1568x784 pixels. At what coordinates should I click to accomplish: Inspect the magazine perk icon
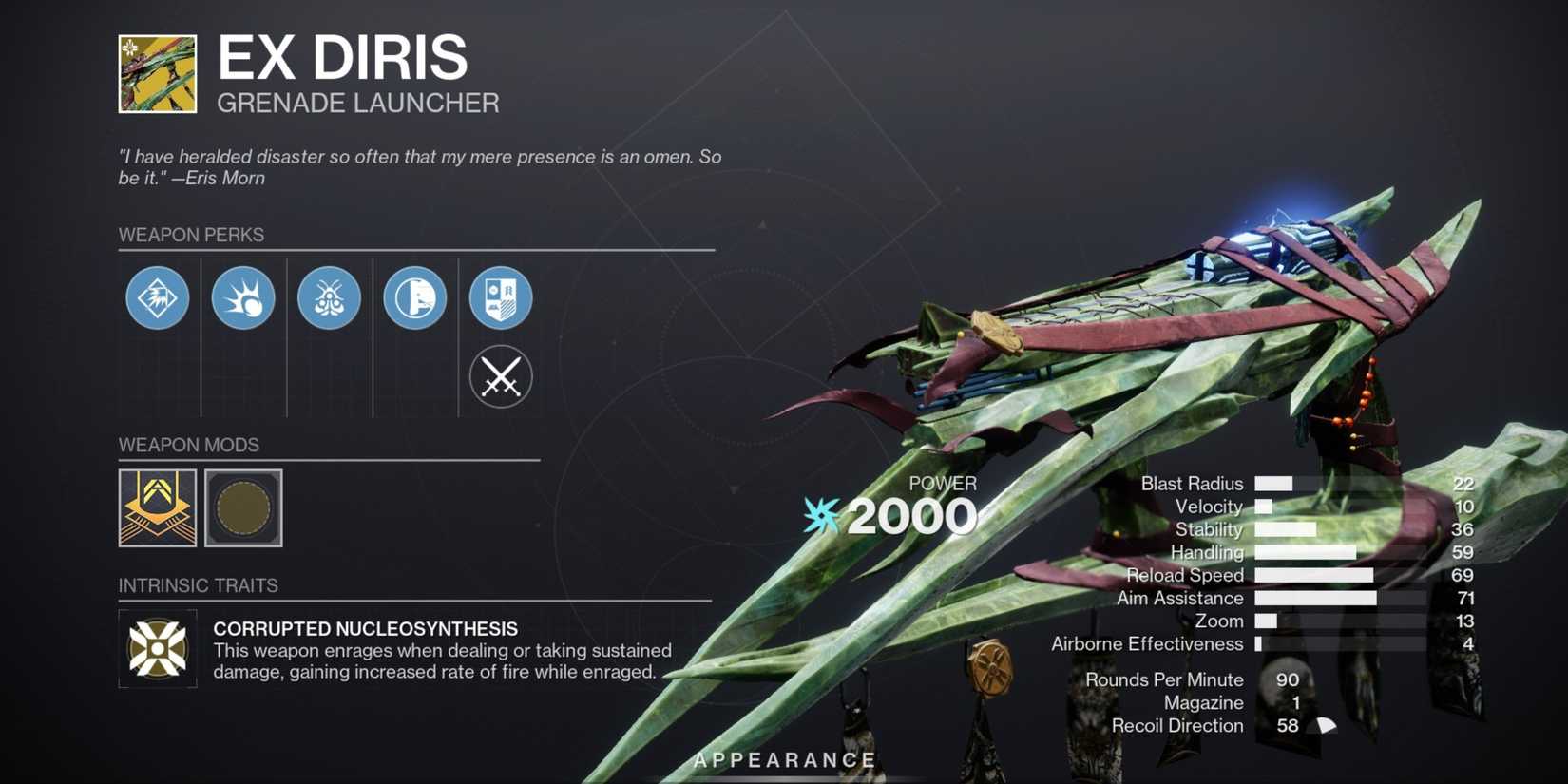coord(414,297)
